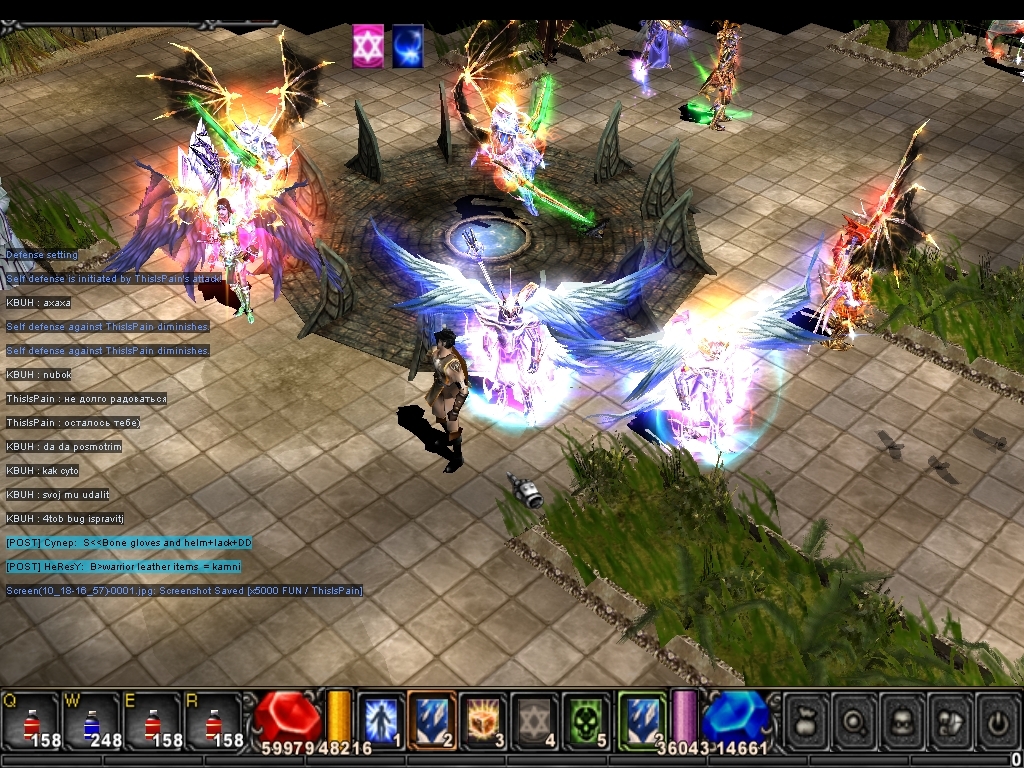Open the character face menu button
1024x768 pixels.
(902, 720)
